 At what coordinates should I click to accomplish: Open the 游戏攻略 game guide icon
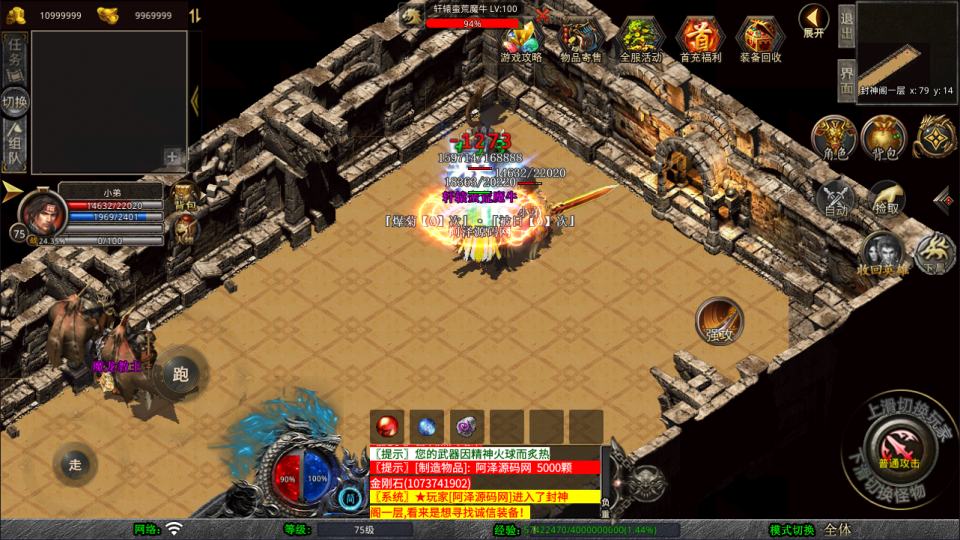521,40
